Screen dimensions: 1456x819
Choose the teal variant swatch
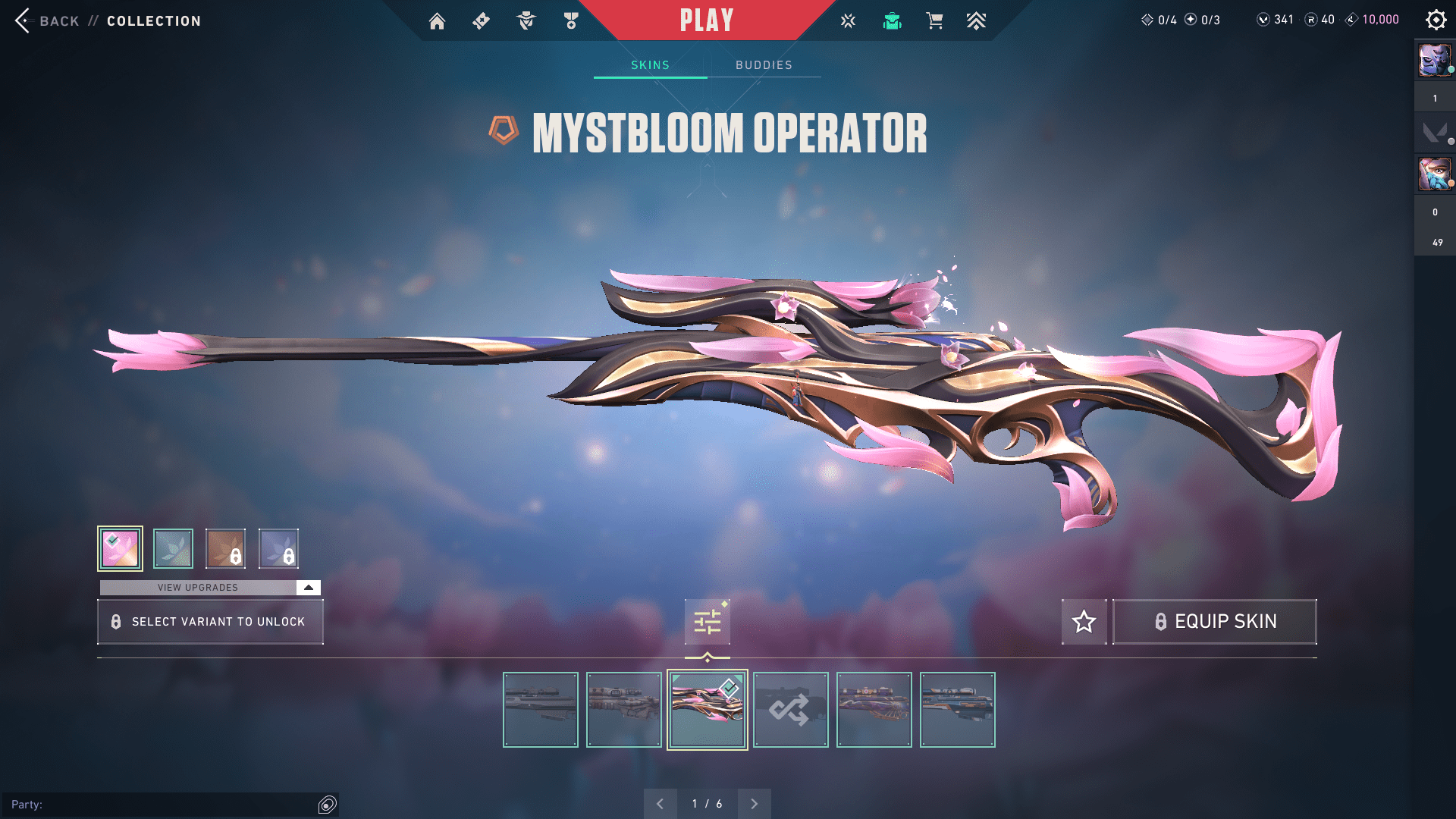coord(173,548)
